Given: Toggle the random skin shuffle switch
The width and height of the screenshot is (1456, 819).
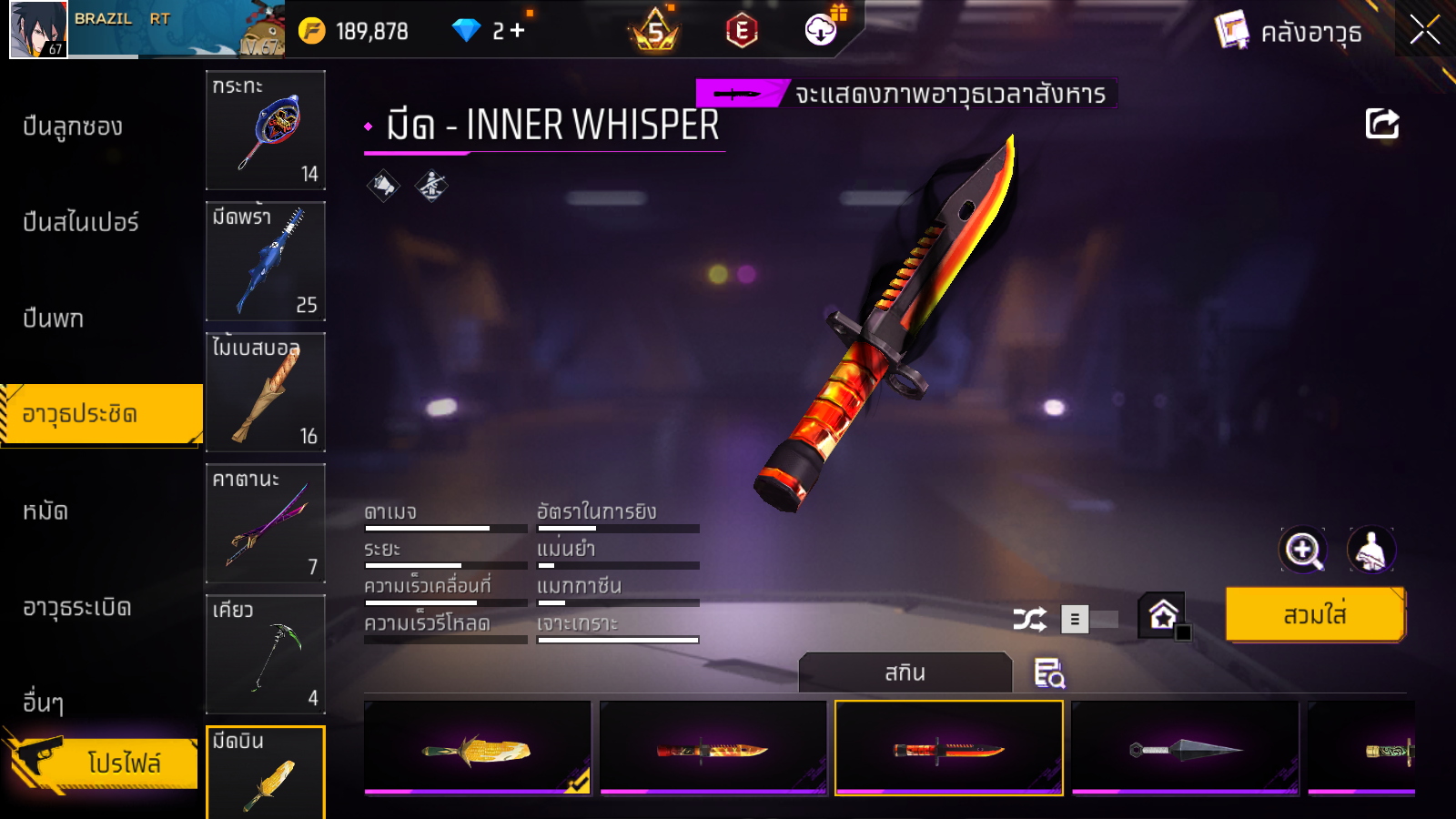Looking at the screenshot, I should 1090,620.
